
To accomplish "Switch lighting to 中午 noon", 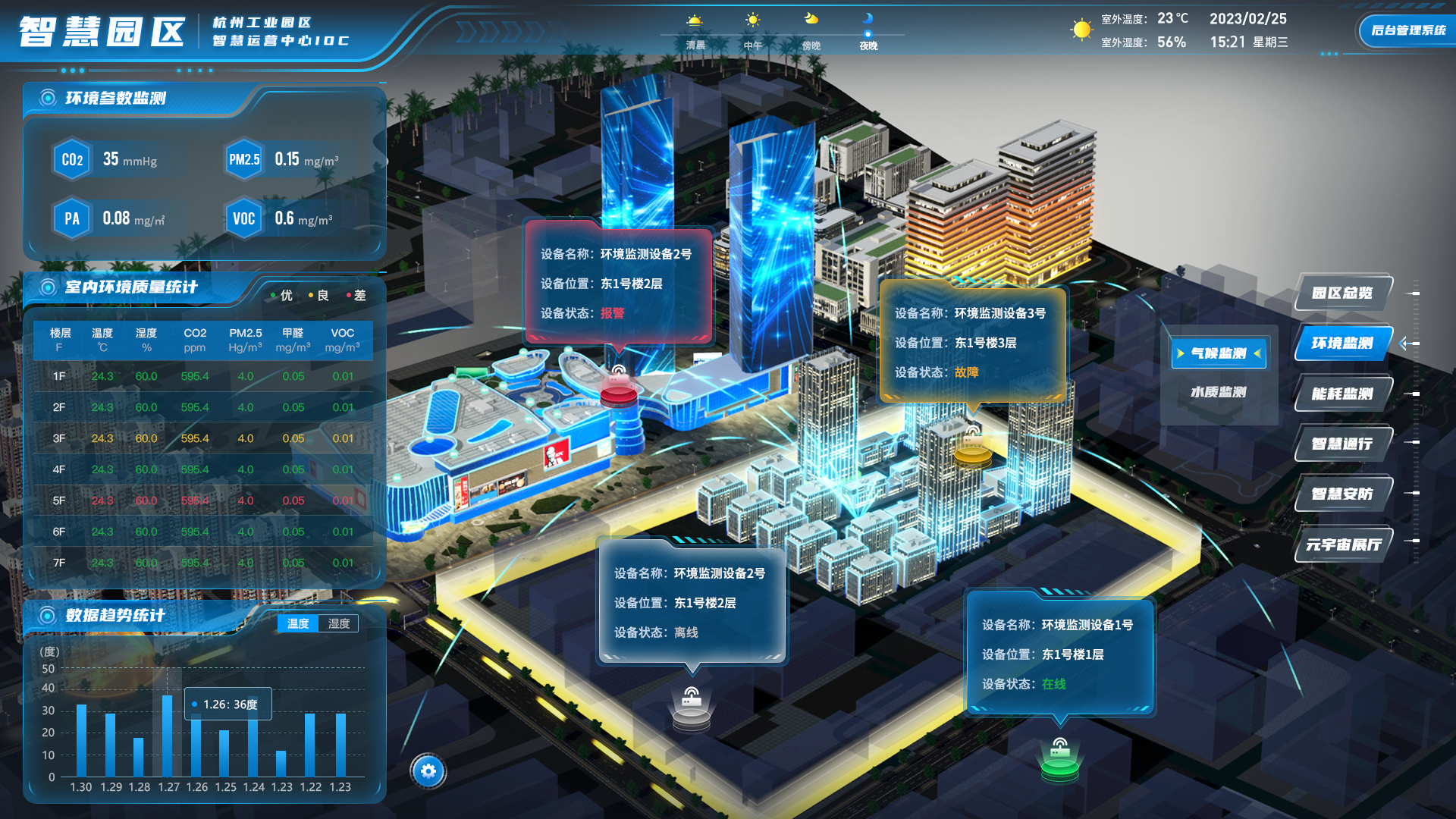I will tap(752, 31).
